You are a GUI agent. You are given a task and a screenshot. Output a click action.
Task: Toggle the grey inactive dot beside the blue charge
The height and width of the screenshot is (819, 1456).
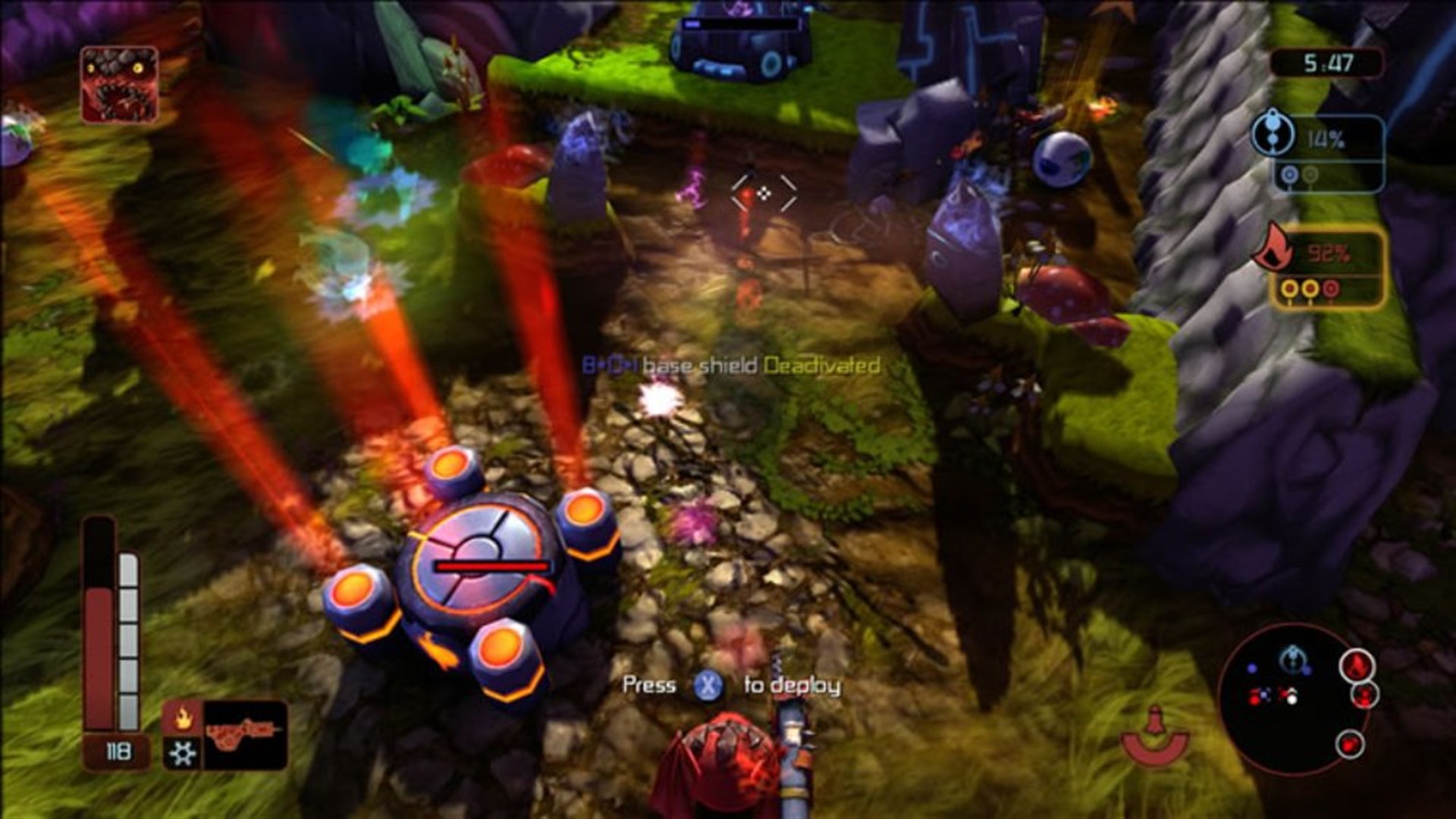click(x=1310, y=175)
